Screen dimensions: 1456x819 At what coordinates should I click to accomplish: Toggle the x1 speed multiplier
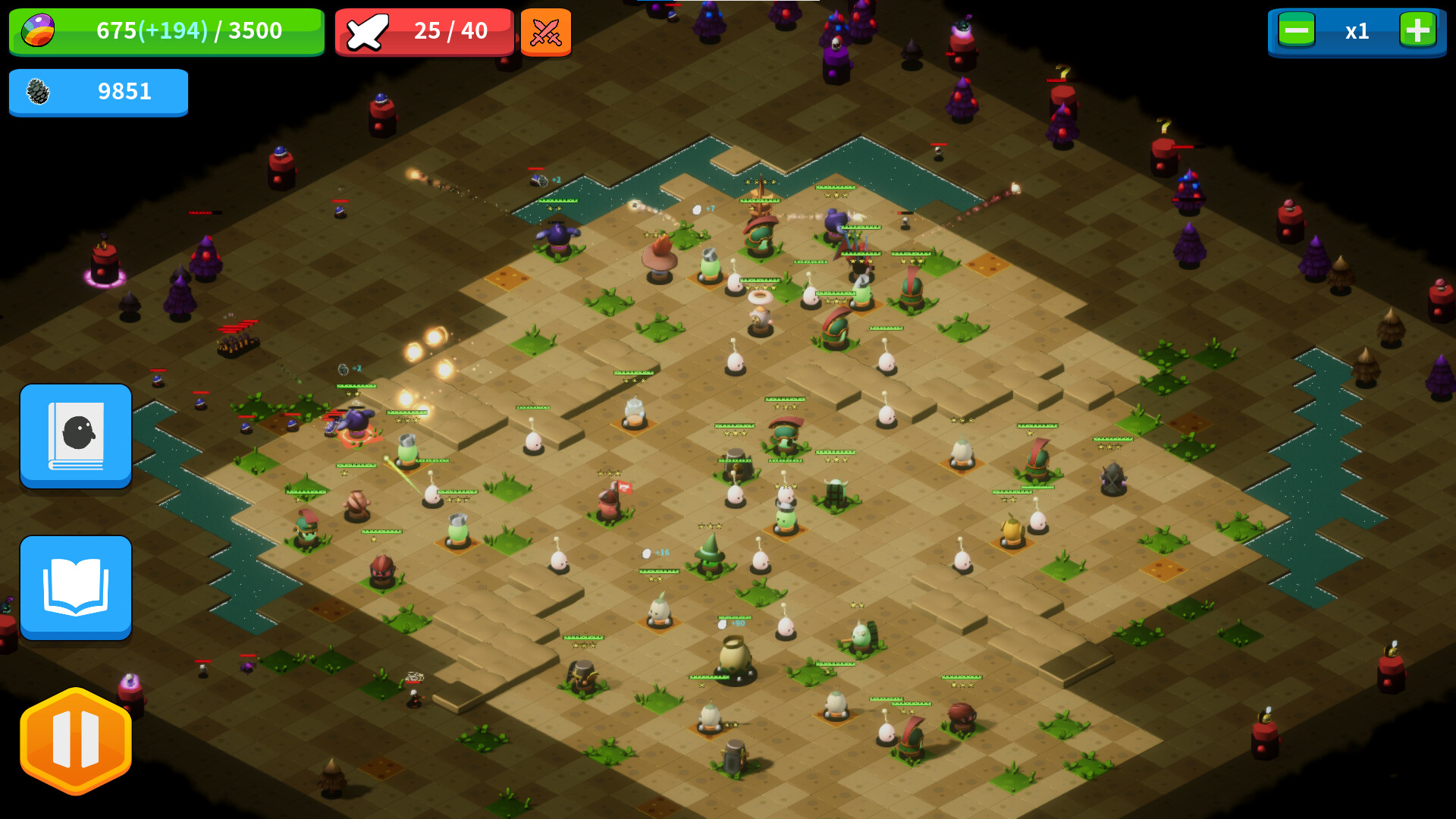1357,32
